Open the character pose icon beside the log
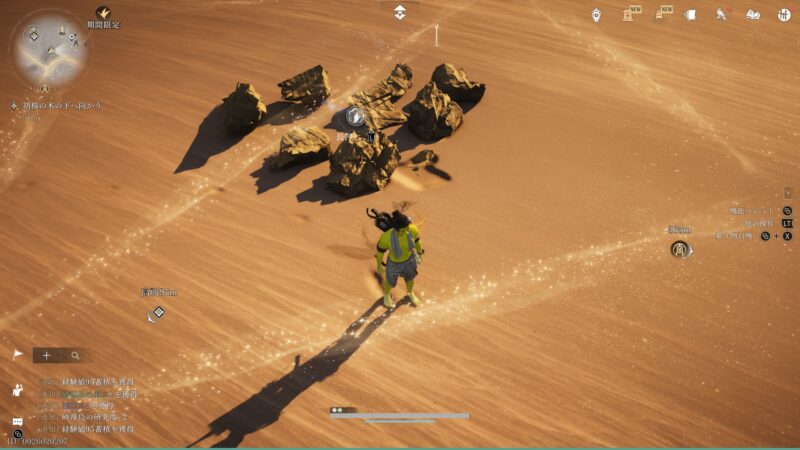The height and width of the screenshot is (450, 800). pyautogui.click(x=17, y=390)
